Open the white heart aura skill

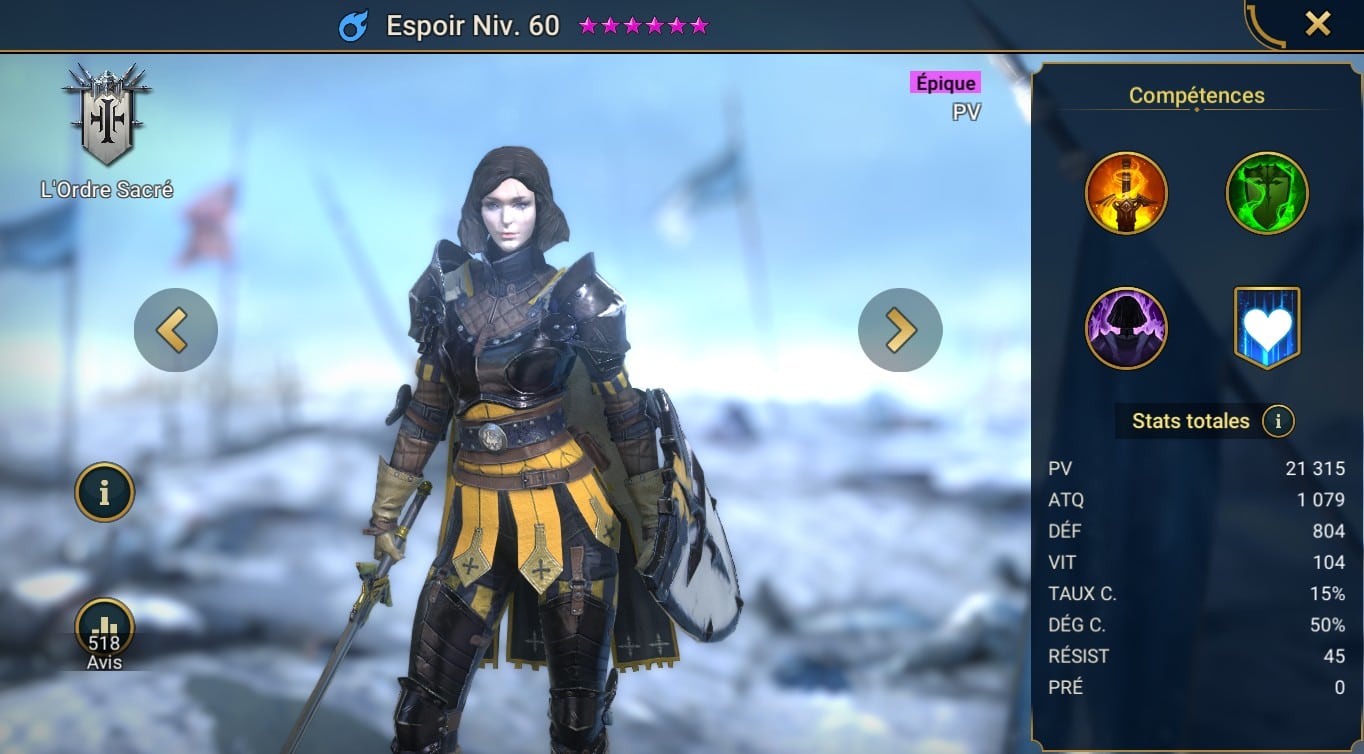[x=1267, y=328]
